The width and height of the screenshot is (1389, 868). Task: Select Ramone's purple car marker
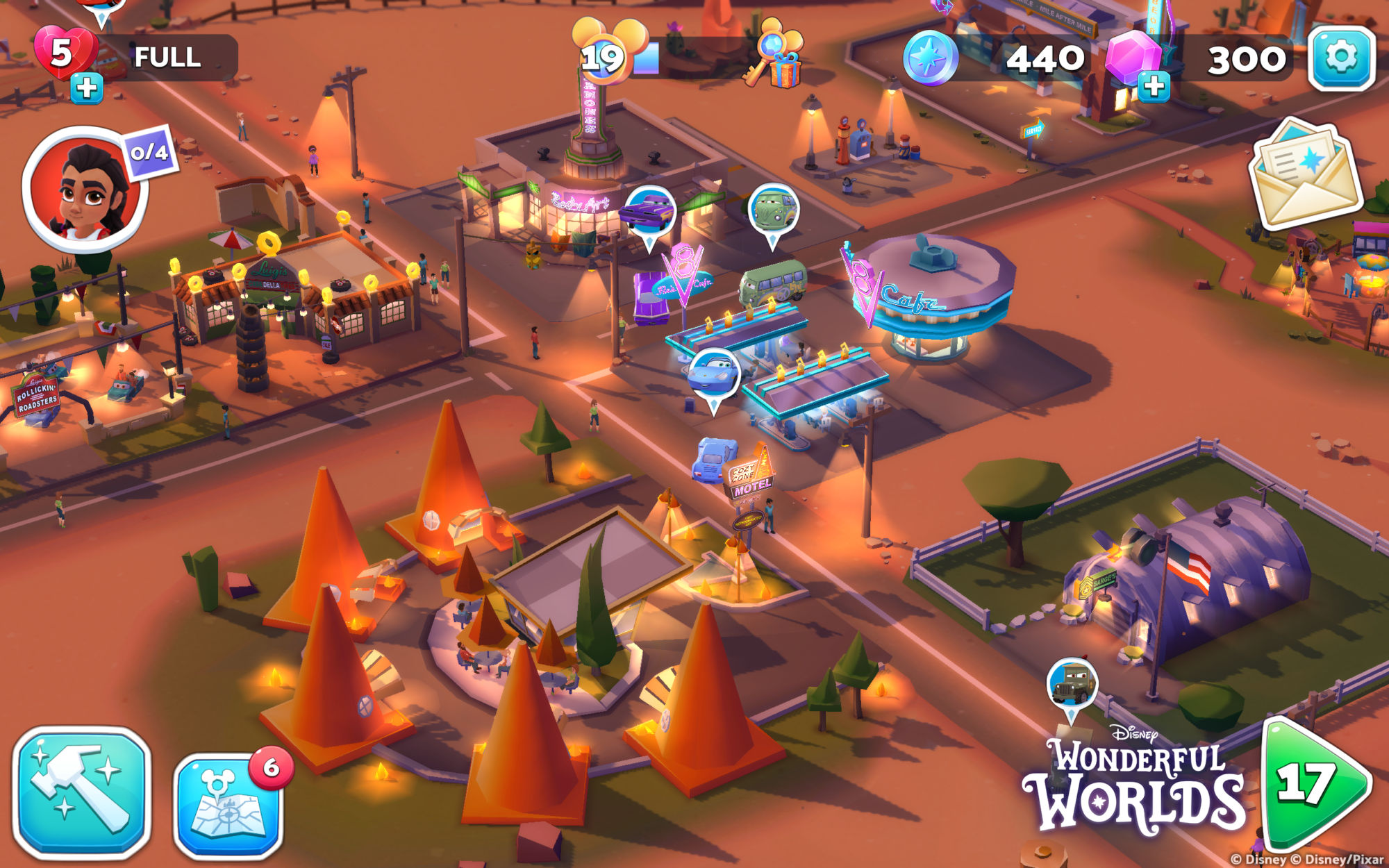pos(649,212)
